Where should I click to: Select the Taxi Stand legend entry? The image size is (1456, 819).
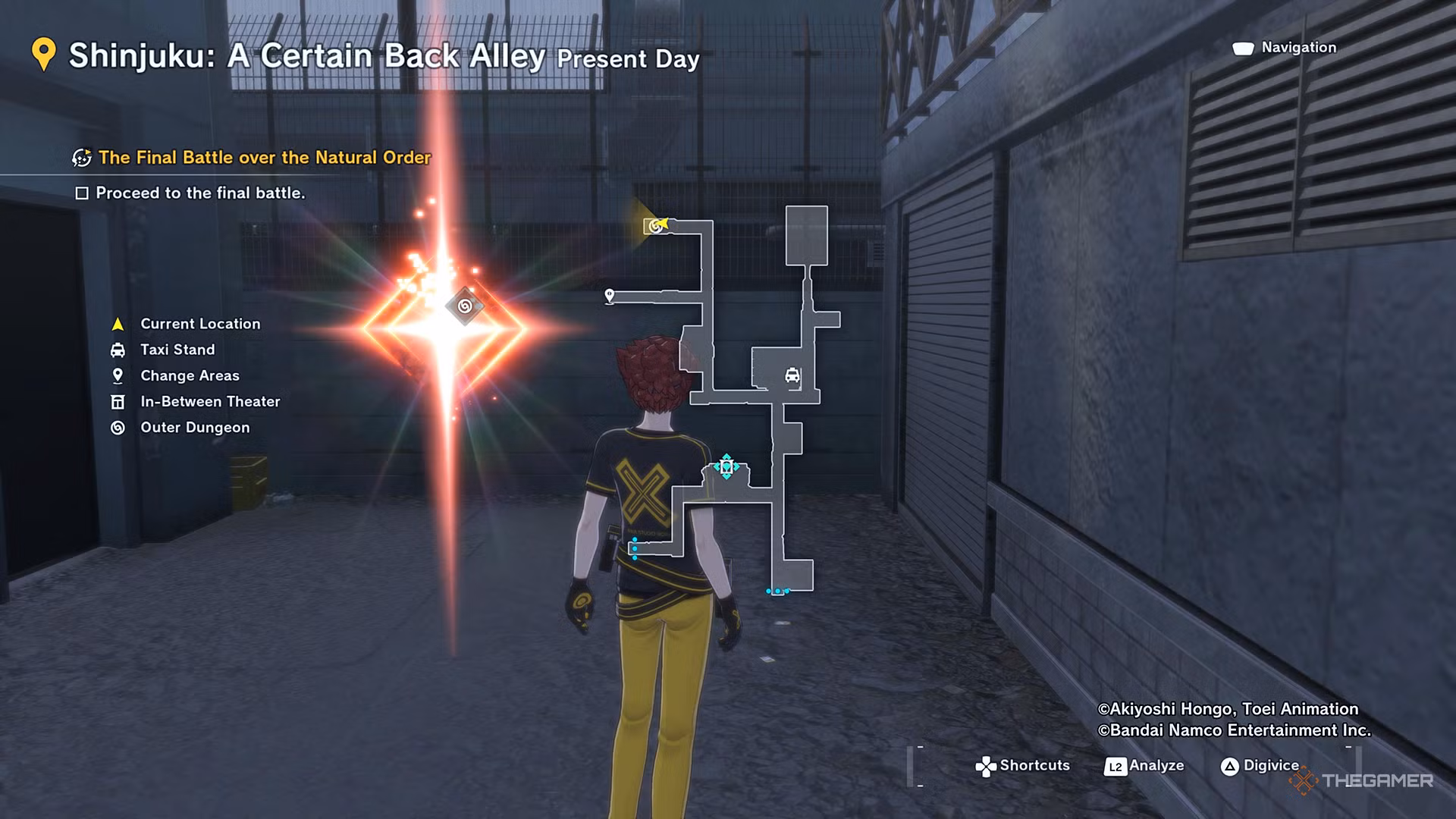point(177,350)
